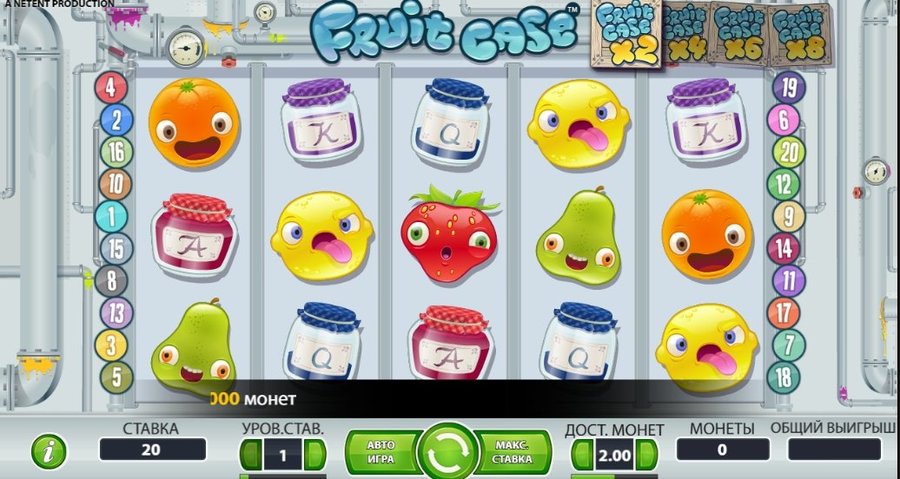The width and height of the screenshot is (900, 479).
Task: Show payline 13 marker
Action: coord(117,313)
